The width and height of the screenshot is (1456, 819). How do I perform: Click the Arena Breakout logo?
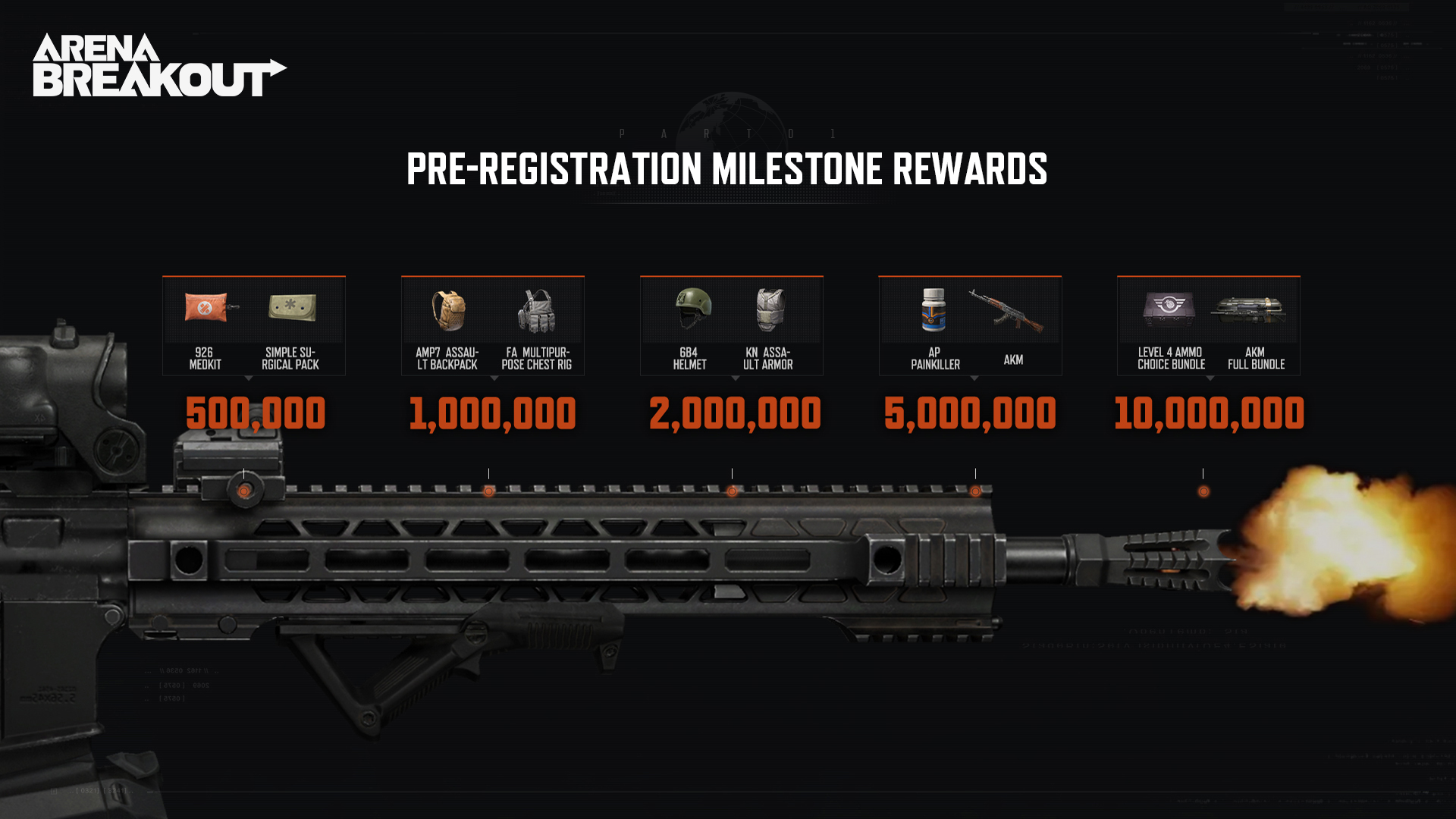(x=159, y=65)
